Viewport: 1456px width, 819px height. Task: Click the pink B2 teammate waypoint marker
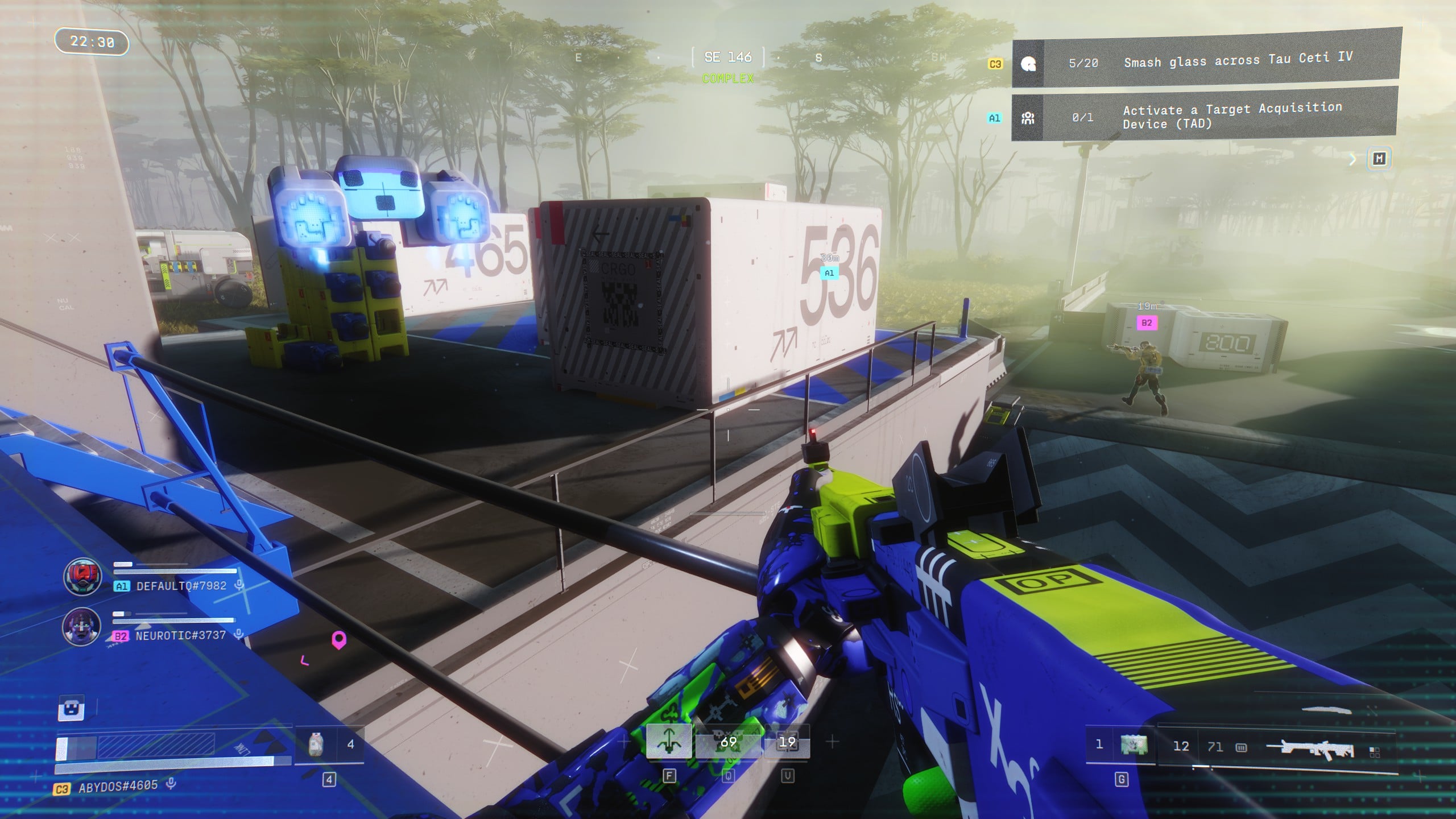(x=1147, y=323)
